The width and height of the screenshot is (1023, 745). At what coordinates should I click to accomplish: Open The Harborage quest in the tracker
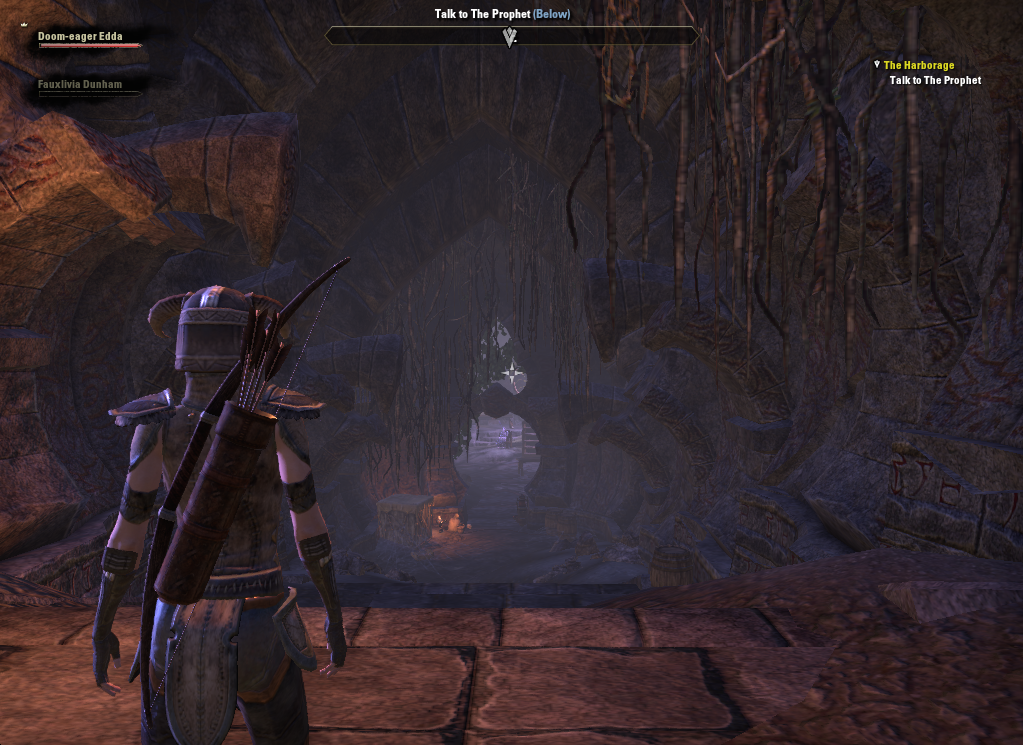pos(919,66)
